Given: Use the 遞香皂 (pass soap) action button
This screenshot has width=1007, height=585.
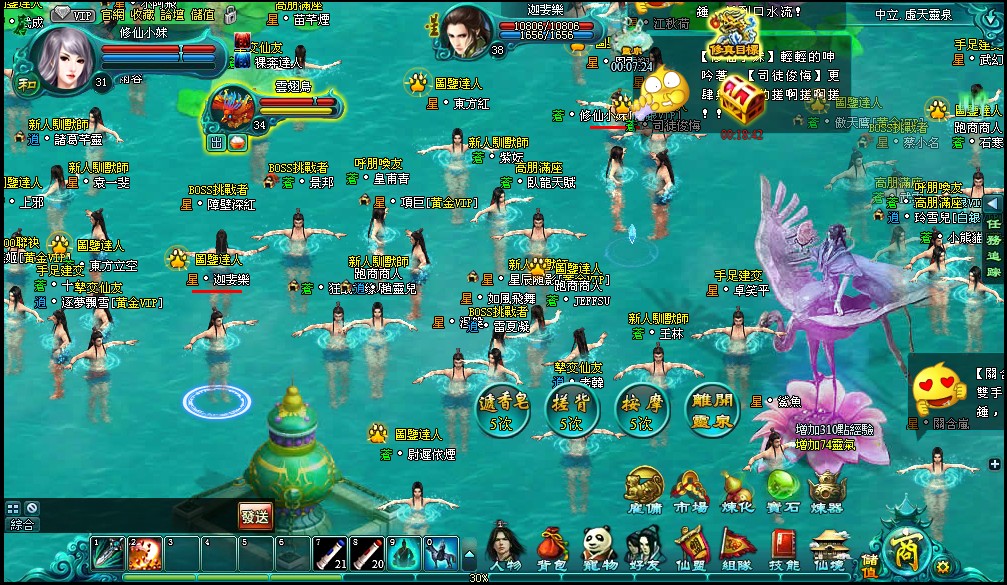Looking at the screenshot, I should click(x=502, y=409).
